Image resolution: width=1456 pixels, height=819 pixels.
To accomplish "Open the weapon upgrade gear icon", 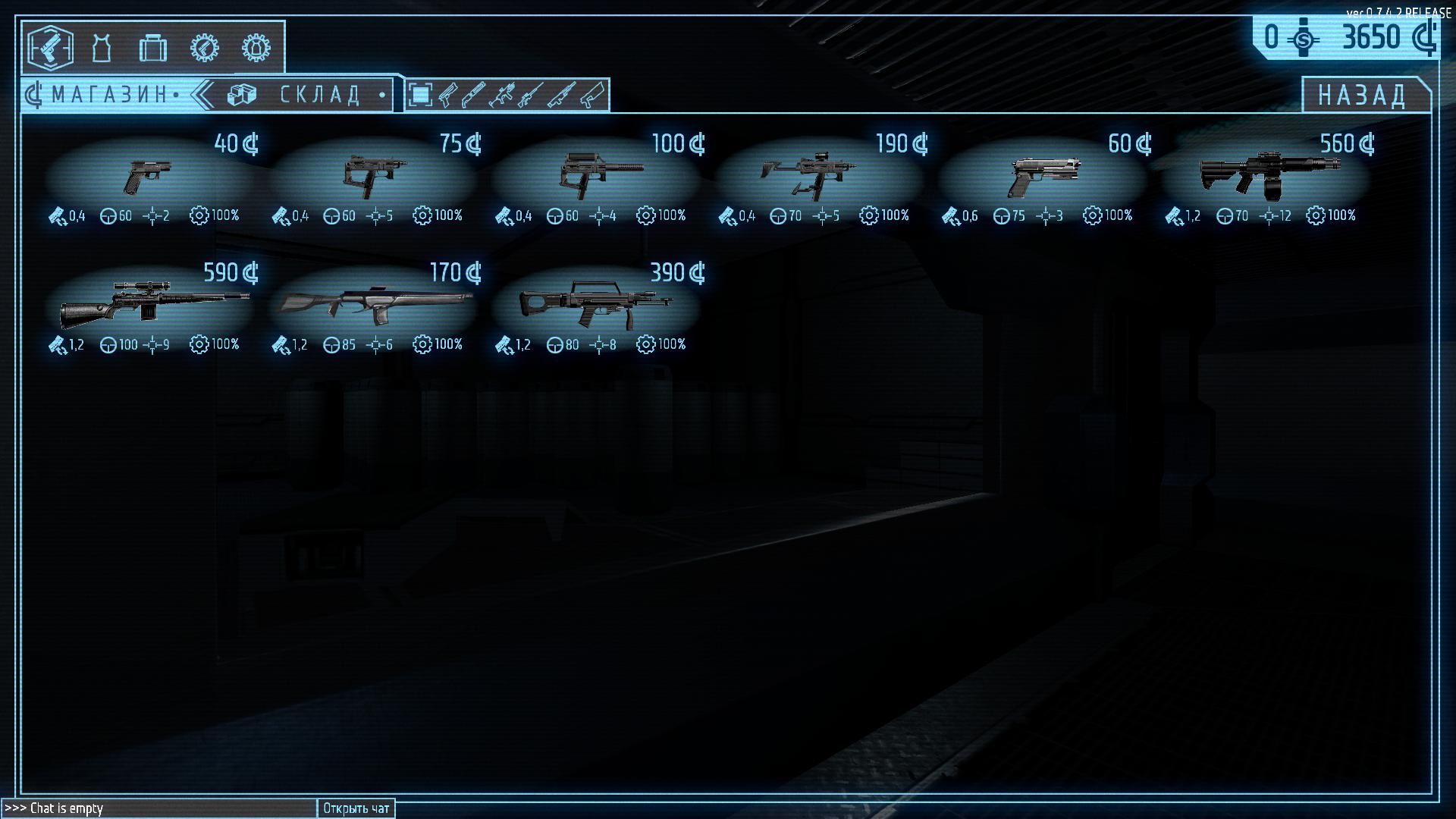I will (x=204, y=48).
